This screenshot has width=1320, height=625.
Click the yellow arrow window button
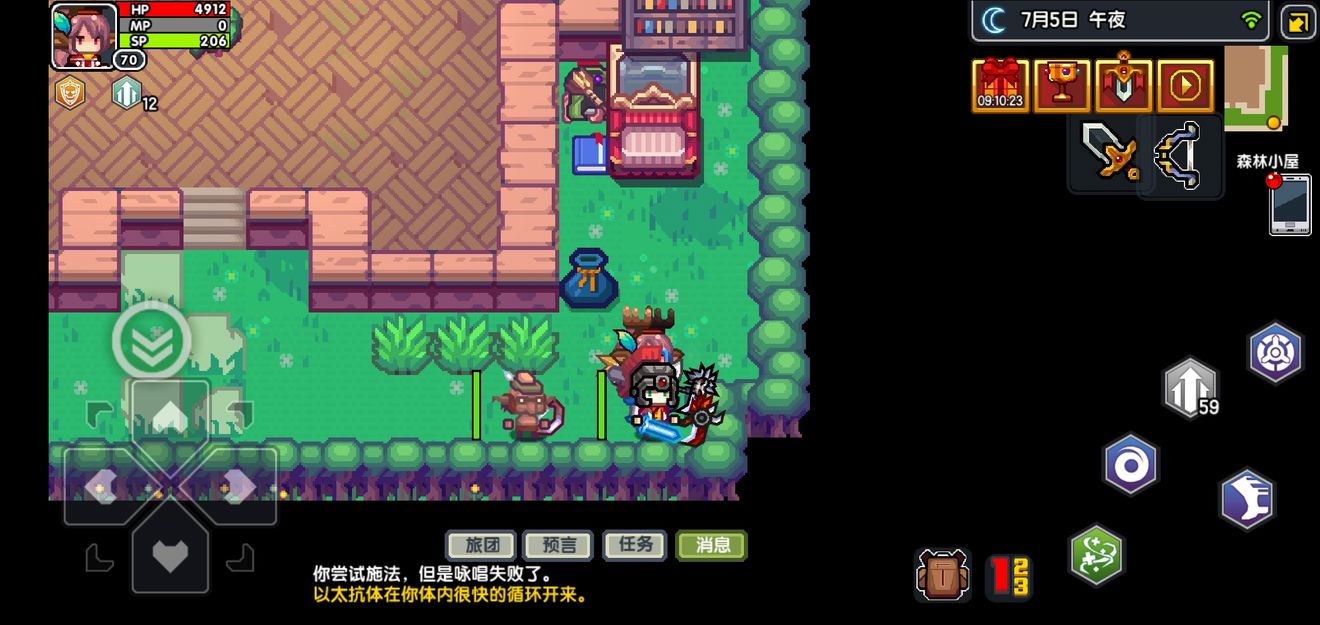(x=1298, y=22)
